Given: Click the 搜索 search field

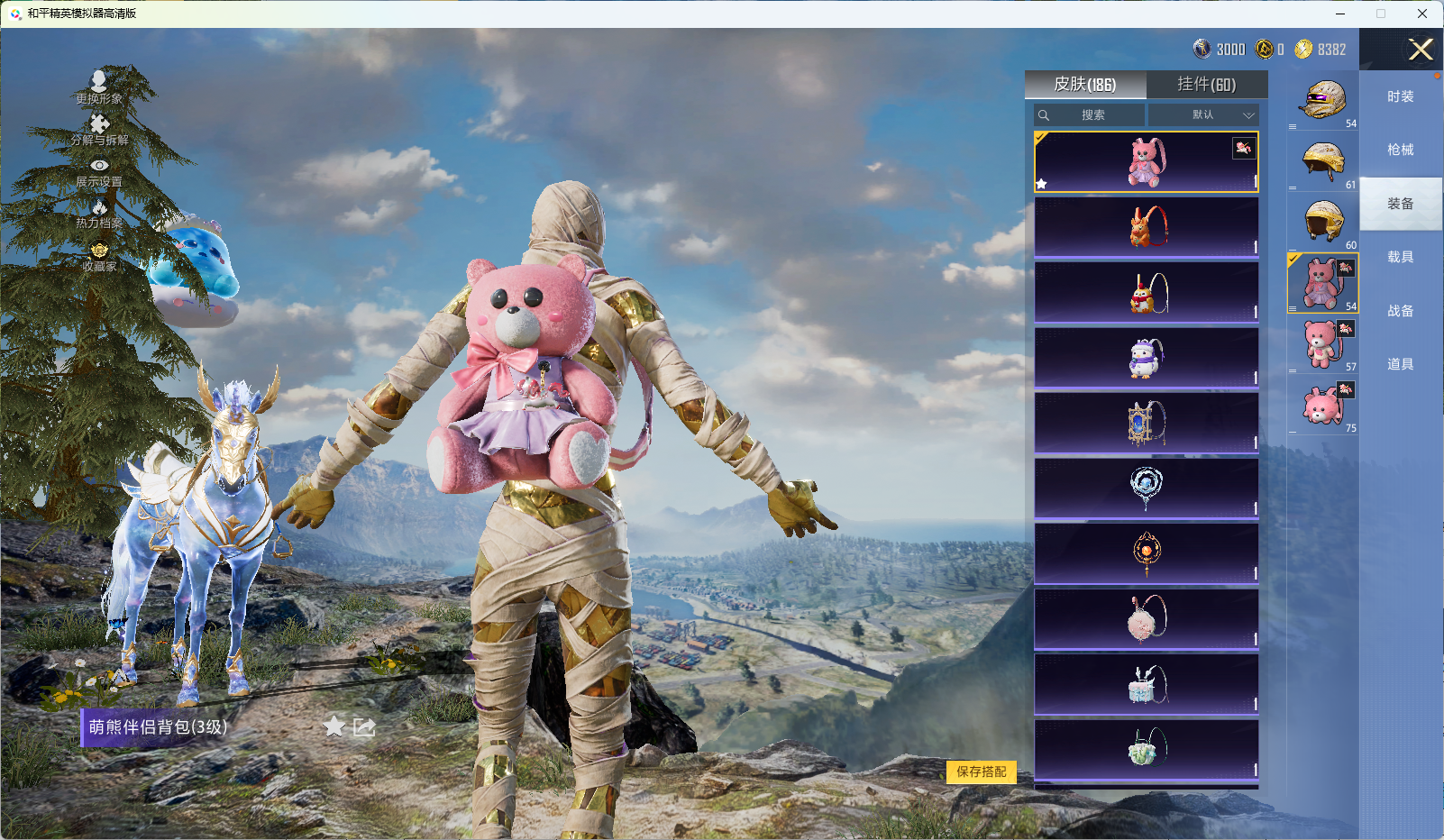Looking at the screenshot, I should 1092,115.
